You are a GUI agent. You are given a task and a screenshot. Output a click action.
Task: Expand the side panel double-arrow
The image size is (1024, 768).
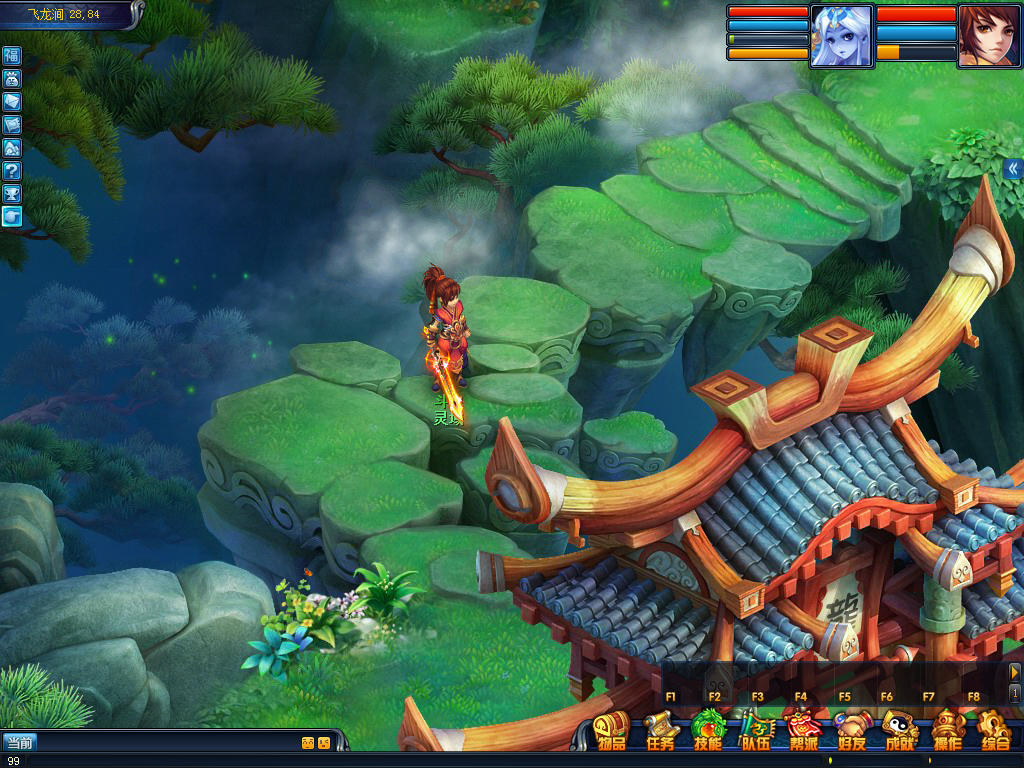tap(1013, 169)
